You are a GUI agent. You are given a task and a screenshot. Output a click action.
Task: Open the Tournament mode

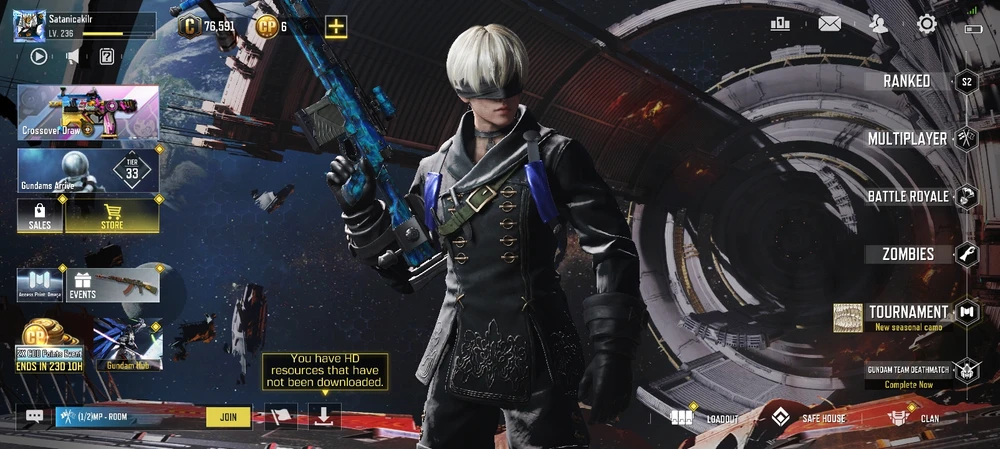click(908, 313)
